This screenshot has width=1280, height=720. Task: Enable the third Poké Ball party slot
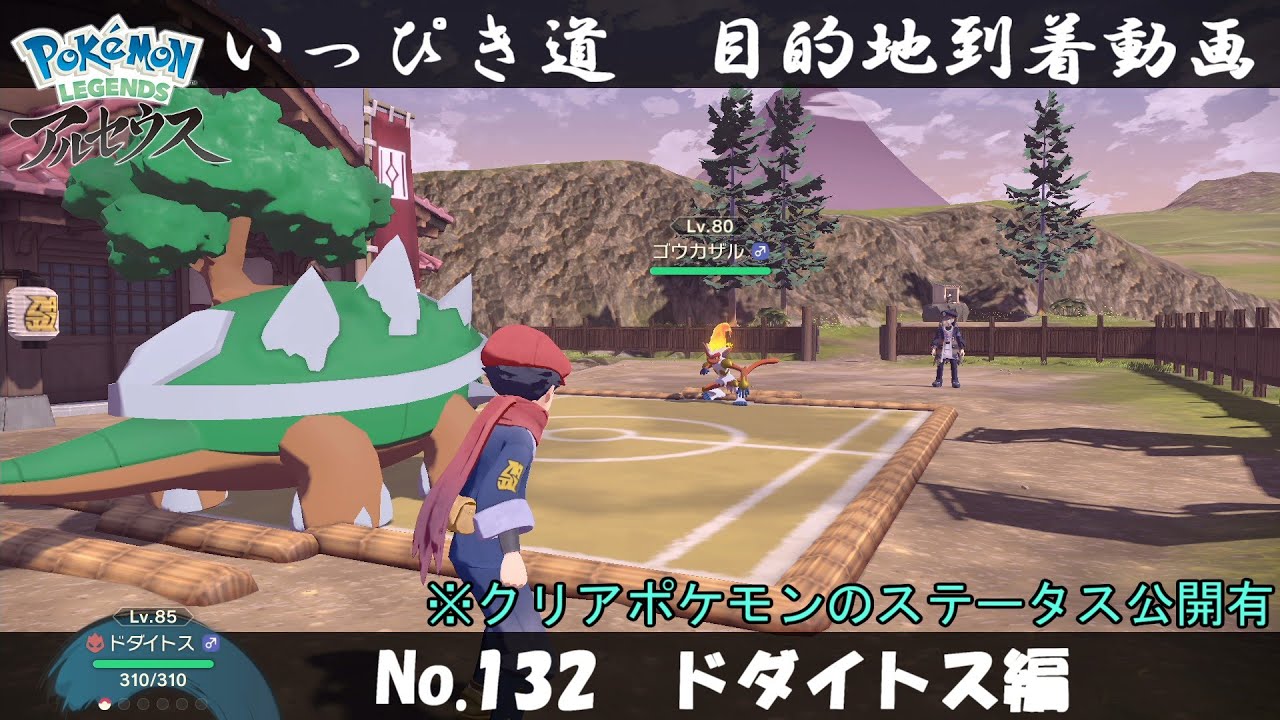coord(143,703)
